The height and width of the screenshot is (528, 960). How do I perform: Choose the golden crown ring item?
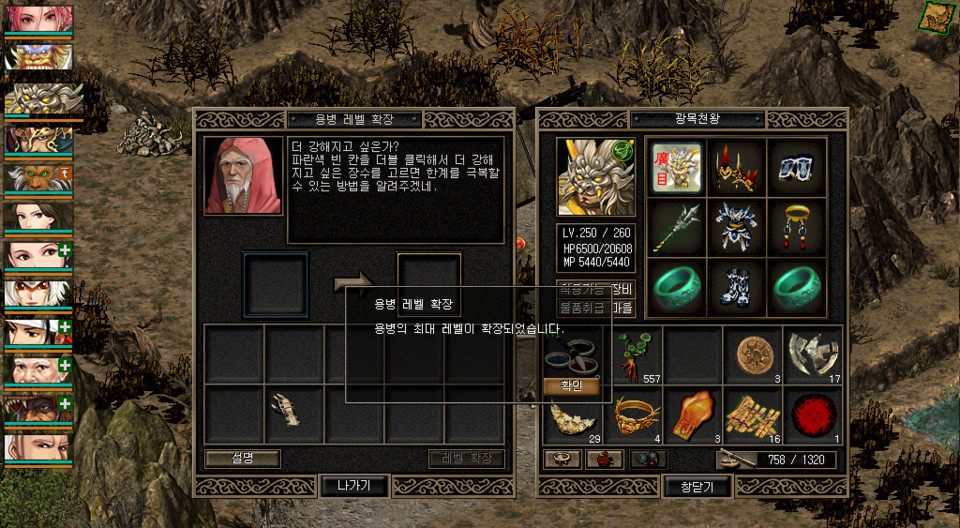coord(634,414)
